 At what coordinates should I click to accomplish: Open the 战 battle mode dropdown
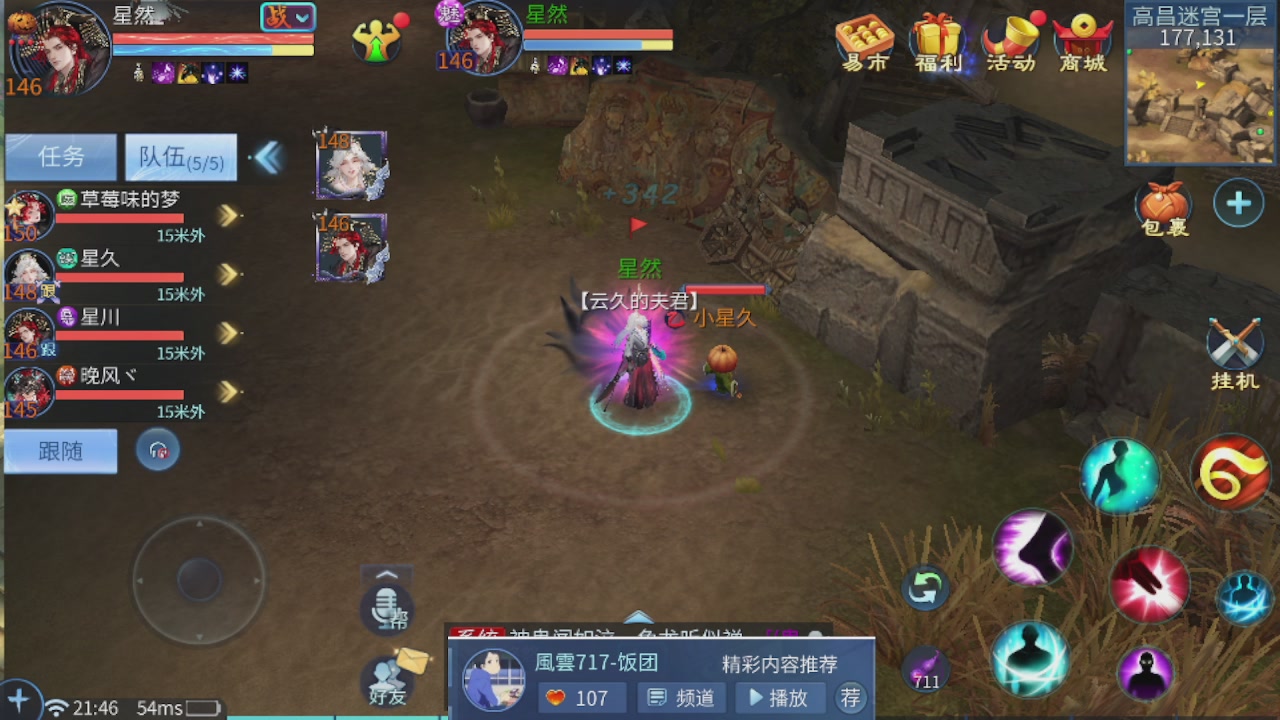coord(288,17)
